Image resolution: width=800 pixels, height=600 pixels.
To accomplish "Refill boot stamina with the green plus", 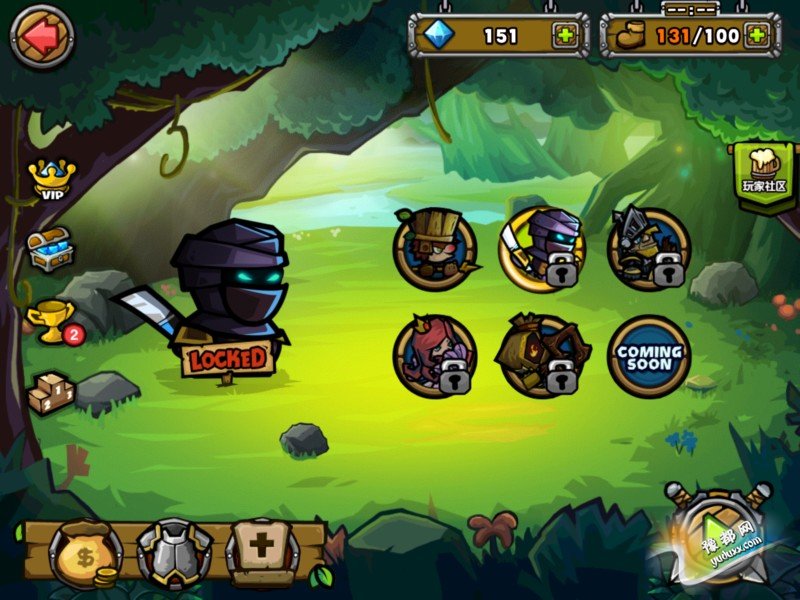I will point(757,36).
